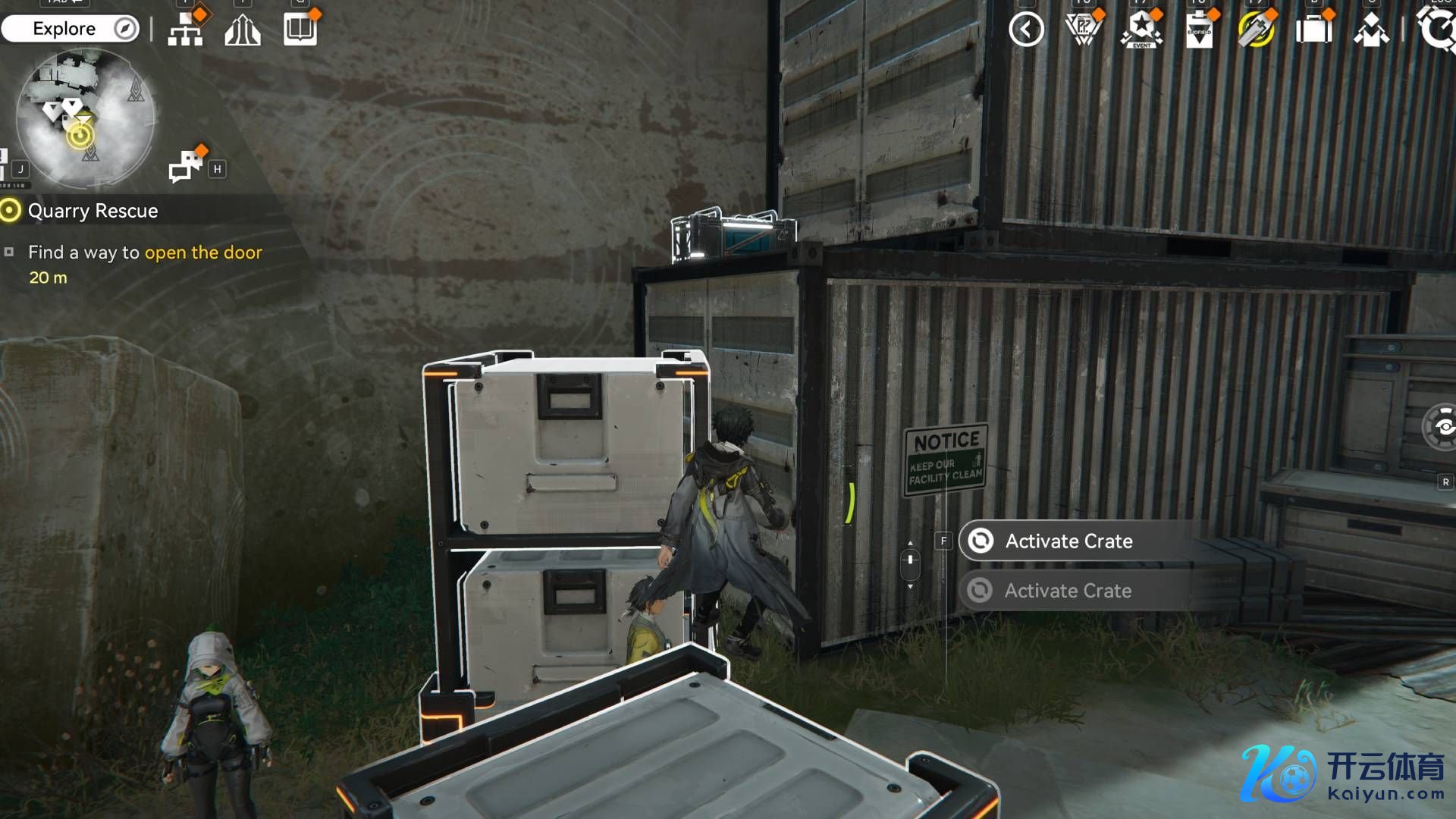The image size is (1456, 819).
Task: Open the chat speech bubbles icon
Action: 185,165
